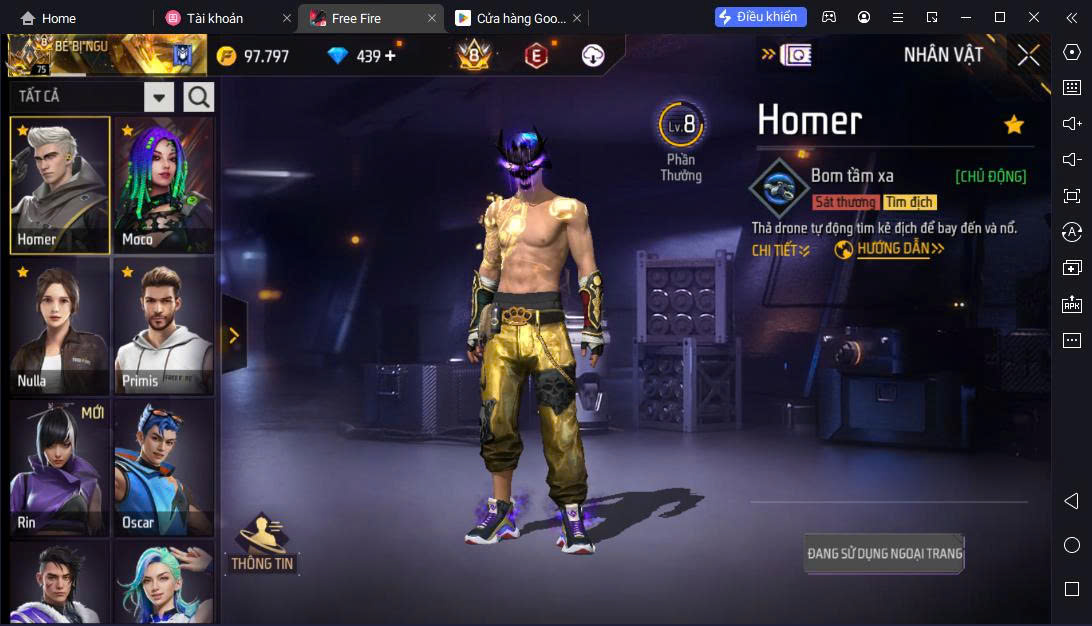1092x626 pixels.
Task: Select the Nulla character card
Action: pos(60,326)
